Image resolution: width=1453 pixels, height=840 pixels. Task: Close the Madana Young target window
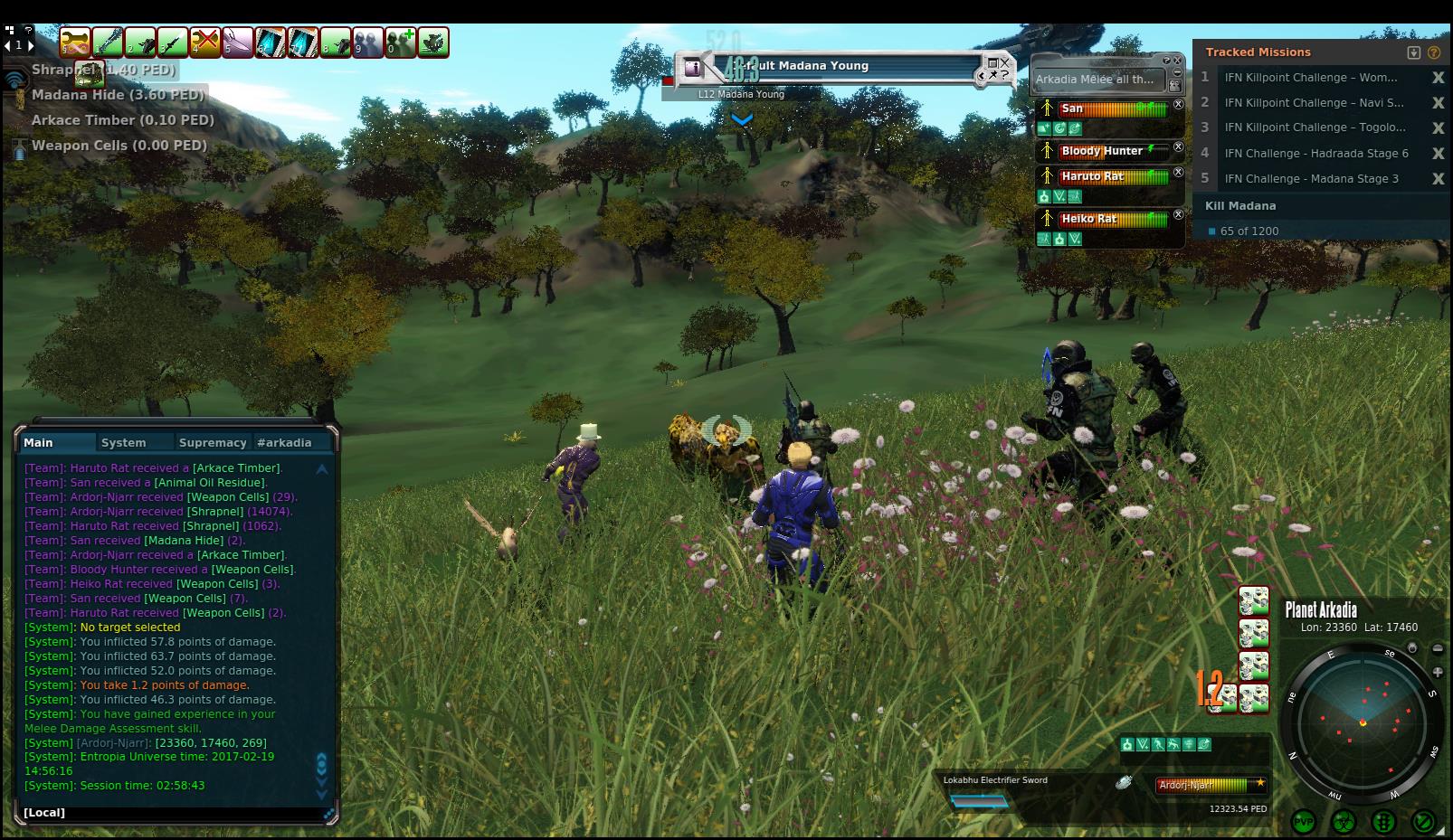1005,63
